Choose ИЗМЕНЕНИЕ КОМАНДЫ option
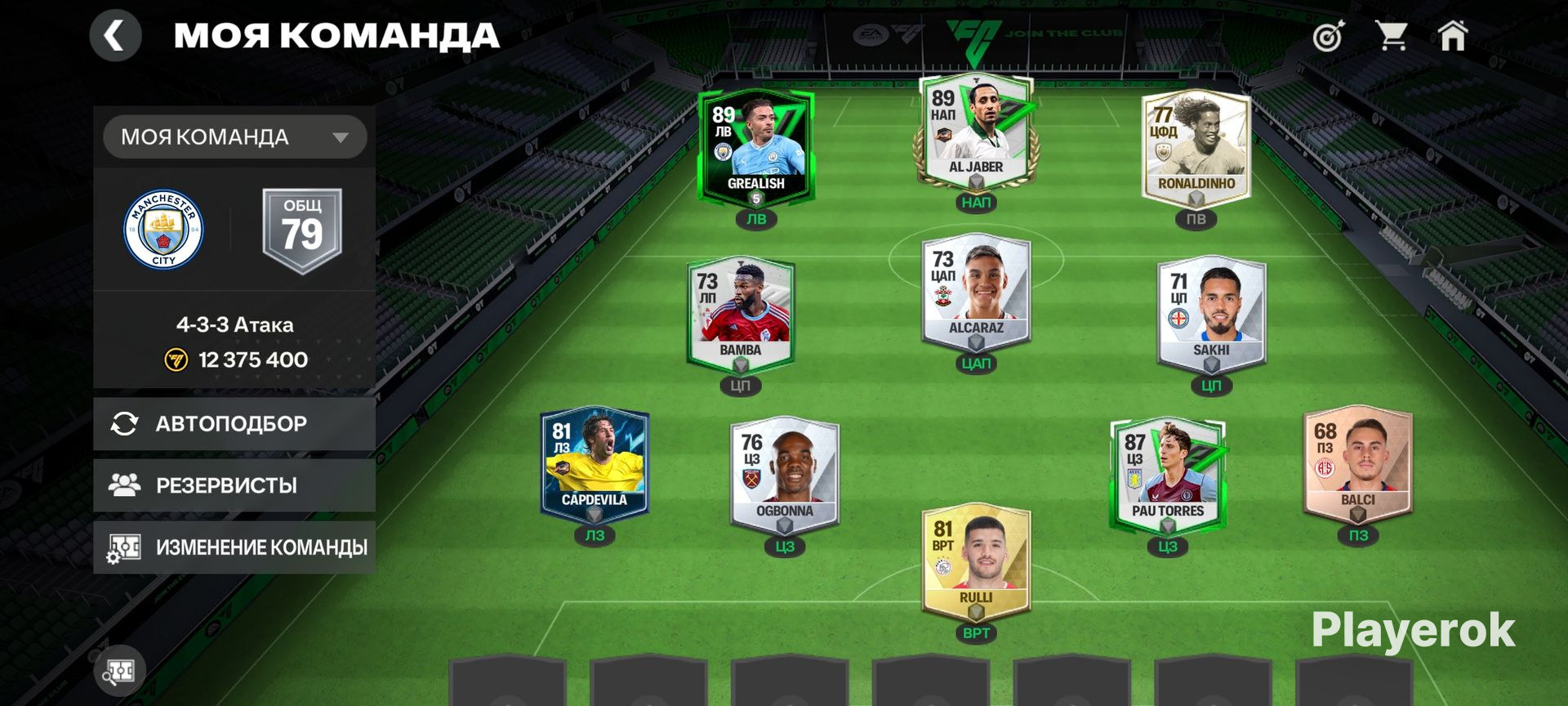This screenshot has width=1568, height=706. (x=234, y=547)
